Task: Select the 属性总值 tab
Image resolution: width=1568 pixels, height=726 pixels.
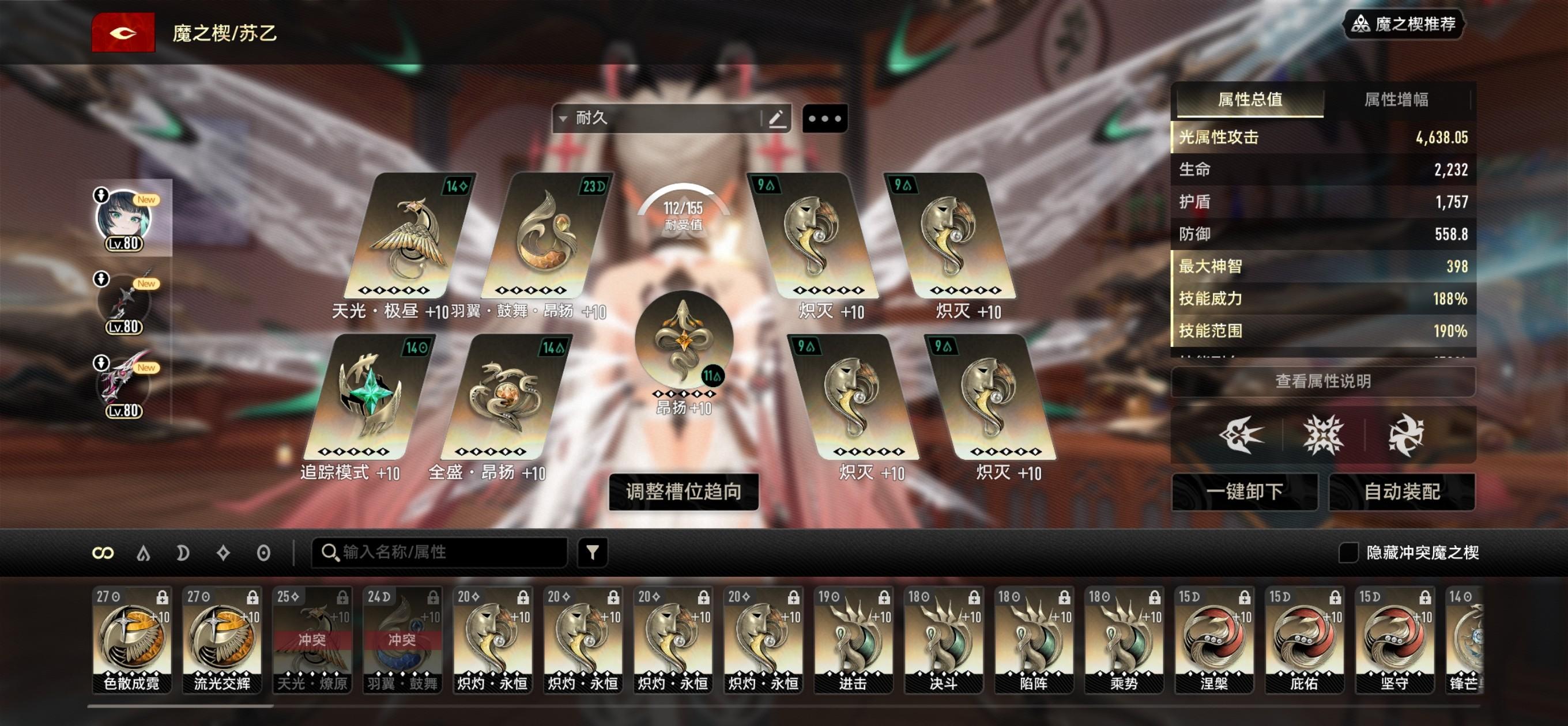Action: [1250, 99]
